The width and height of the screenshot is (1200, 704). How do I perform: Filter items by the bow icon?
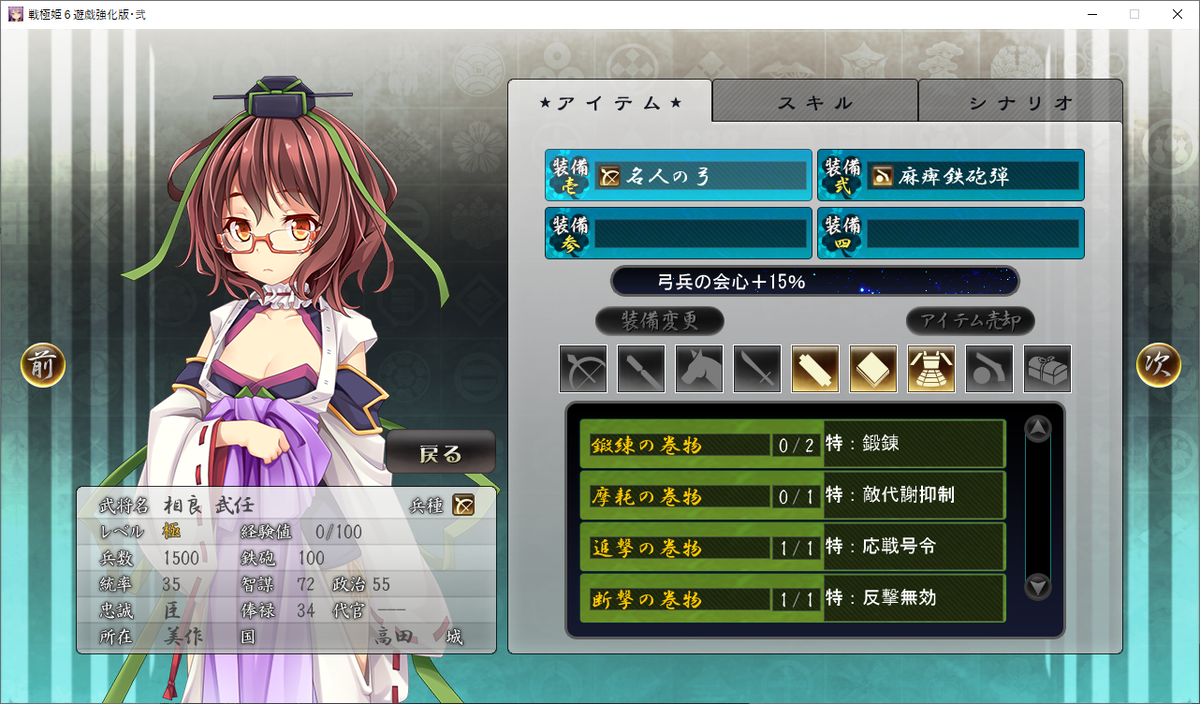pos(583,369)
